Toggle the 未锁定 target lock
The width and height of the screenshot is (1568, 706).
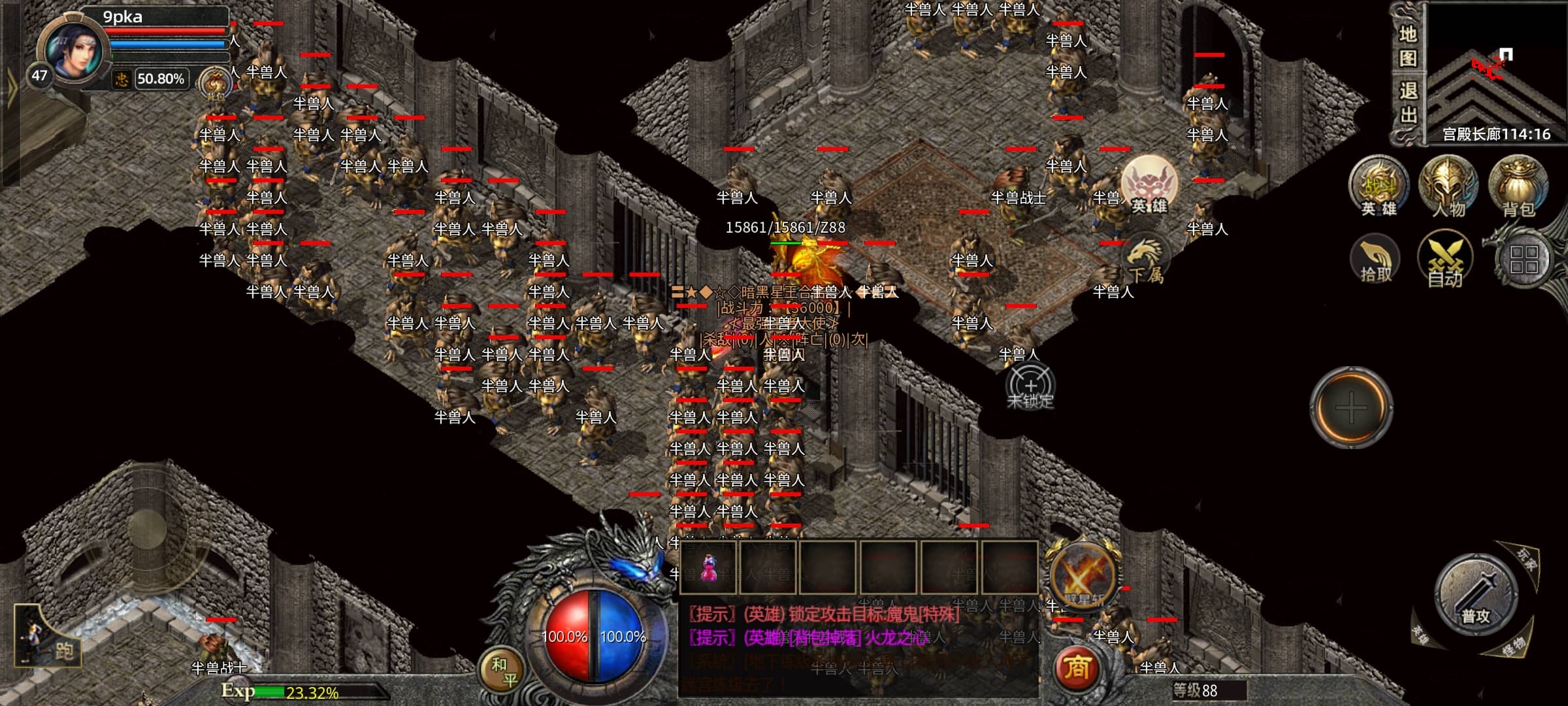point(1030,387)
